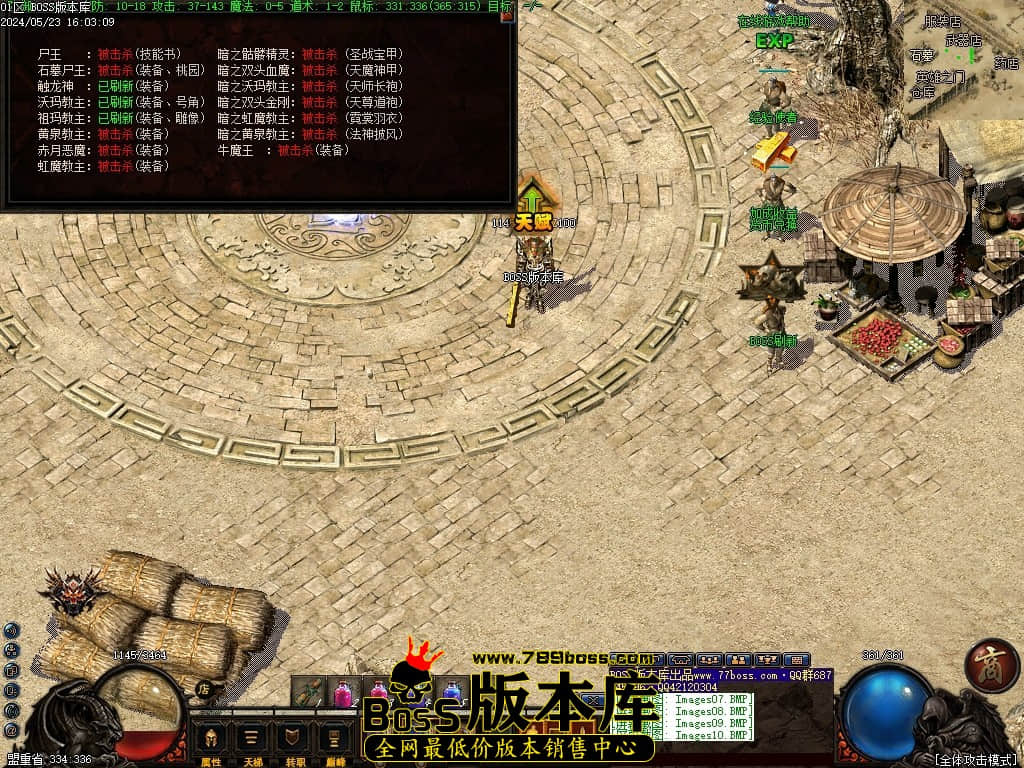Viewport: 1024px width, 768px height.
Task: Use the blue potion in the hotbar
Action: tap(452, 692)
